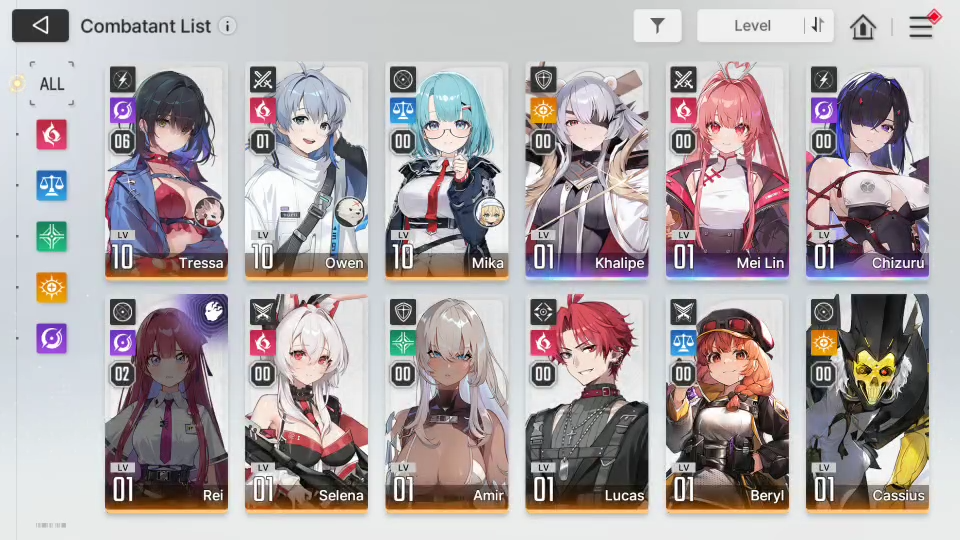Open the funnel filter button

pyautogui.click(x=657, y=26)
